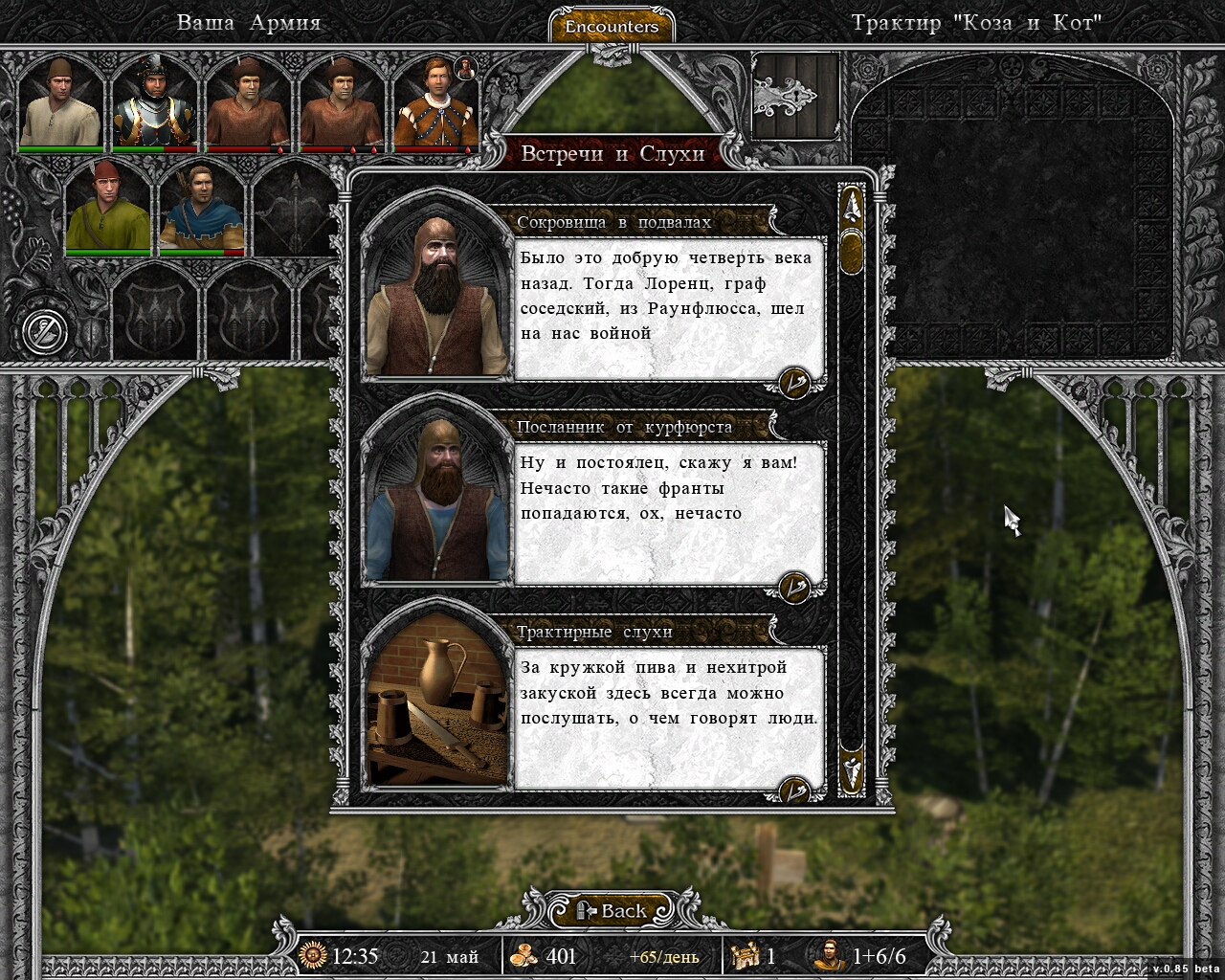The height and width of the screenshot is (980, 1225).
Task: Click the Back button
Action: coord(612,910)
